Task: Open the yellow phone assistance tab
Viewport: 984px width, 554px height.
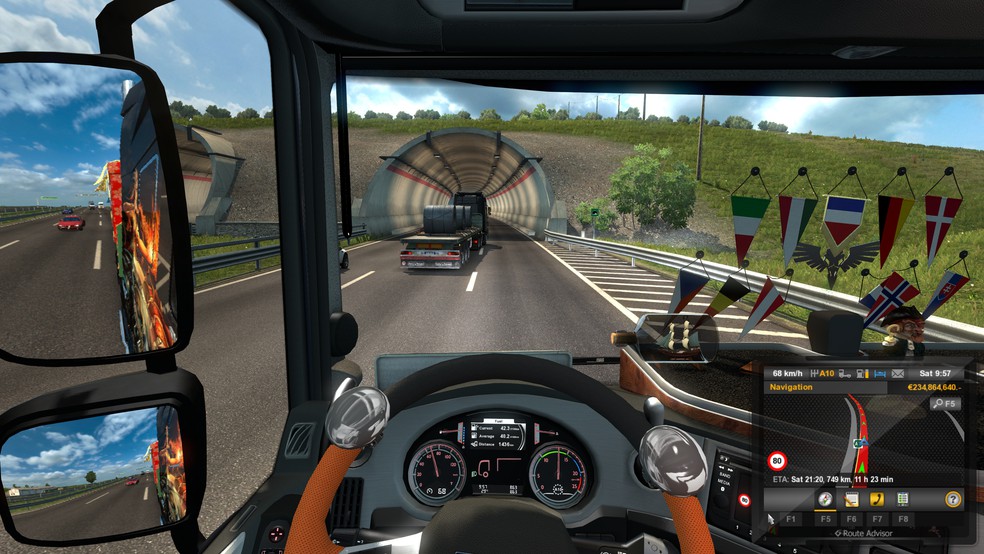Action: (878, 498)
